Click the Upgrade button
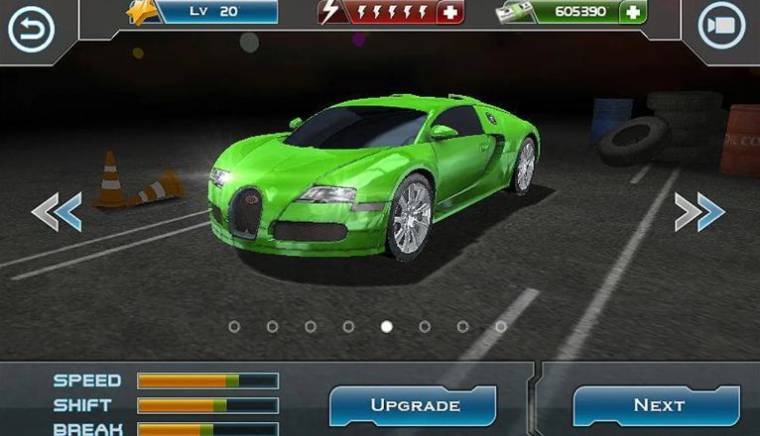 coord(414,405)
